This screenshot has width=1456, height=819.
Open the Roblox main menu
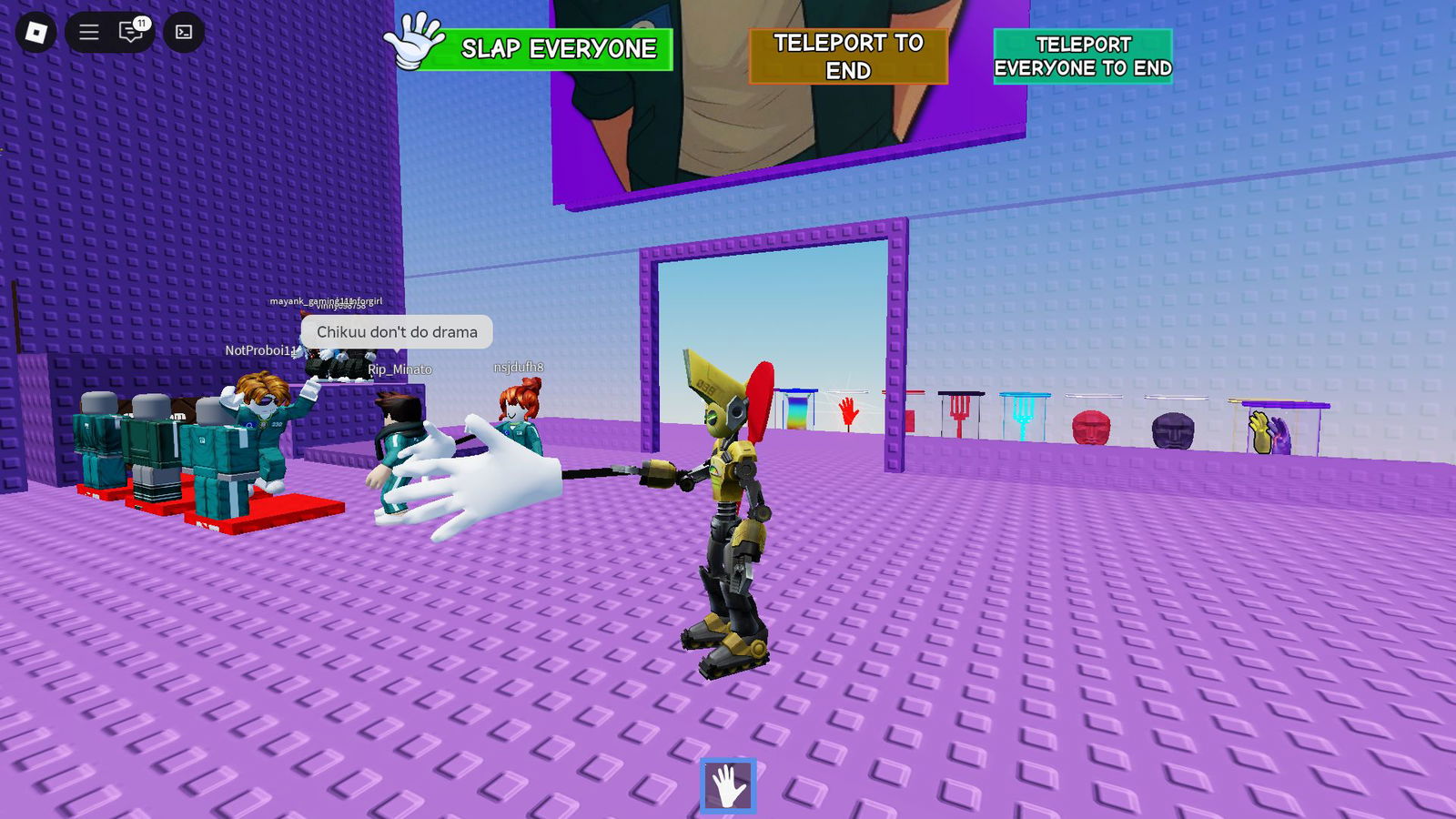(36, 33)
